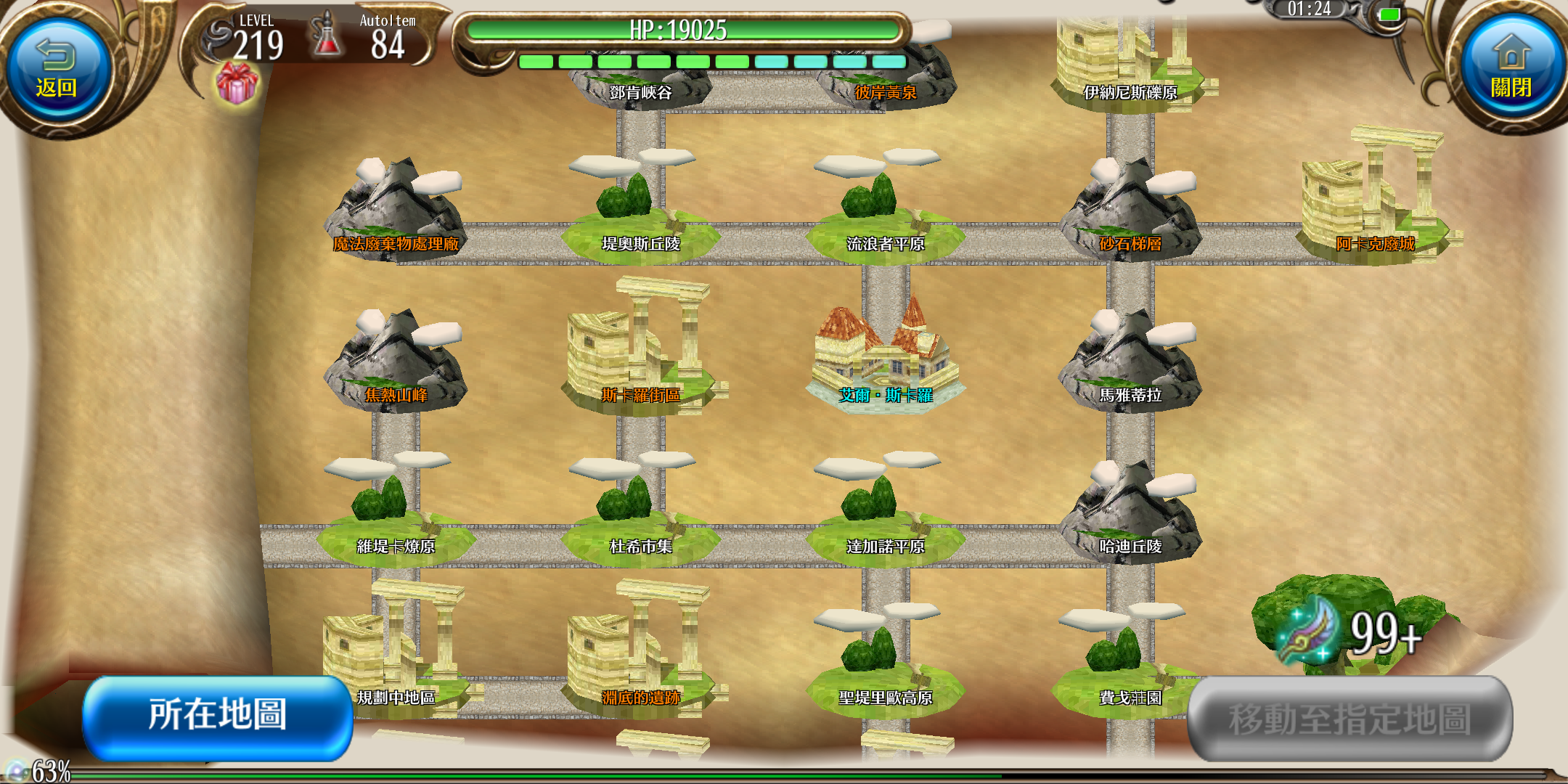Image resolution: width=1568 pixels, height=784 pixels.
Task: Click the 移動至指定地圖 move button
Action: tap(1349, 719)
